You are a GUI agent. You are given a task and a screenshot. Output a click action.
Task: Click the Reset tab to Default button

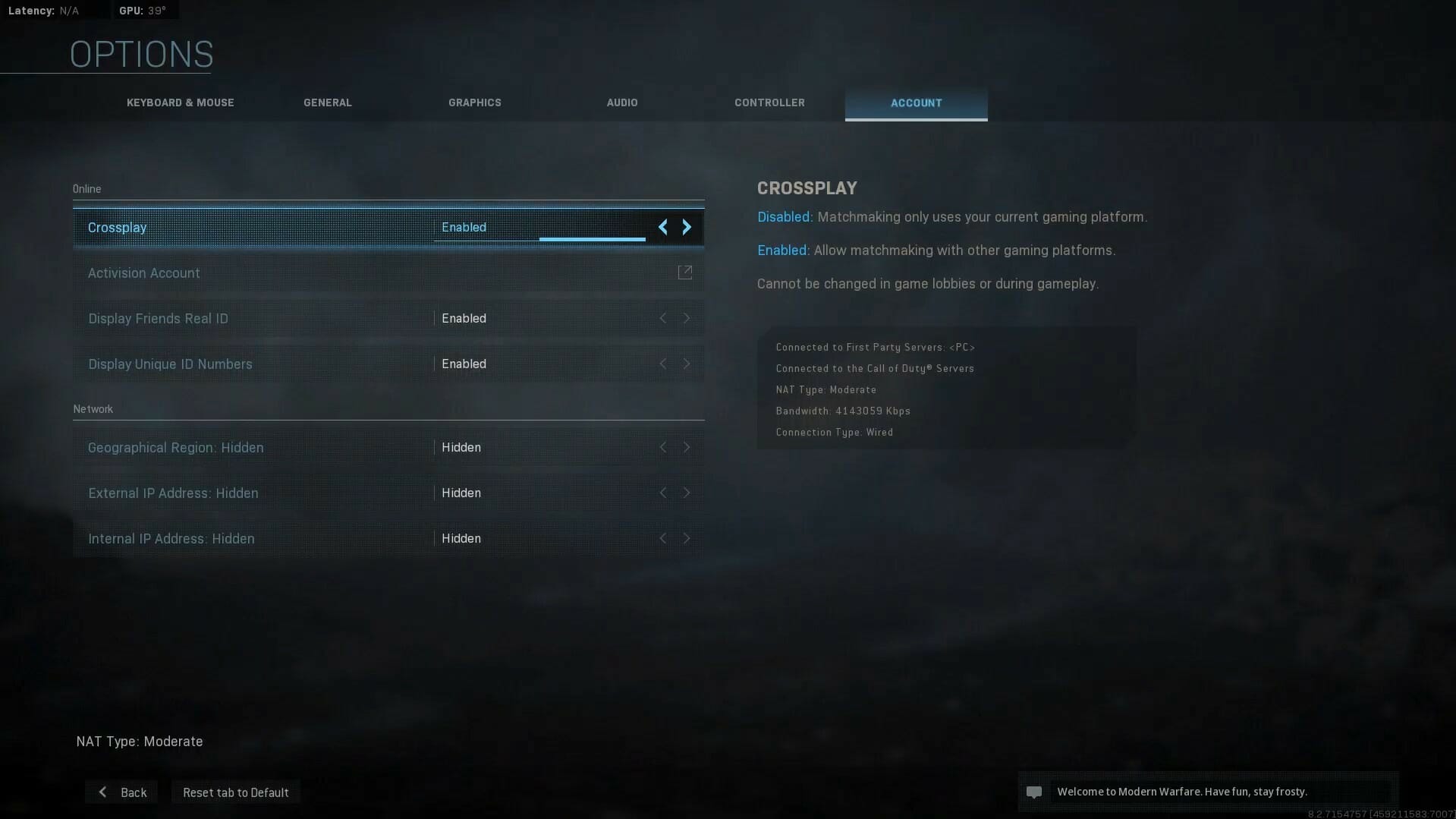click(235, 792)
